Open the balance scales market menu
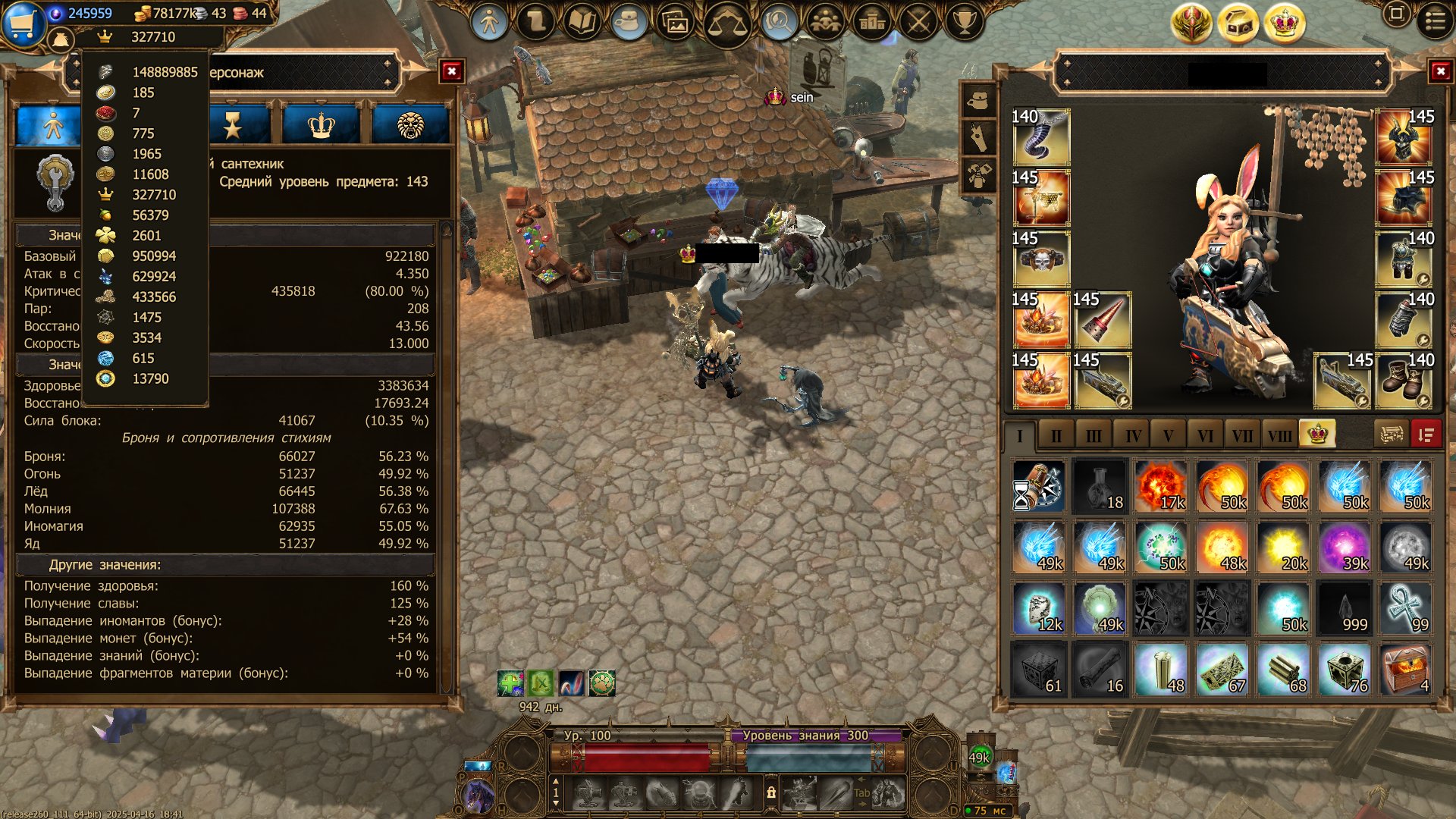This screenshot has width=1456, height=819. click(x=726, y=24)
